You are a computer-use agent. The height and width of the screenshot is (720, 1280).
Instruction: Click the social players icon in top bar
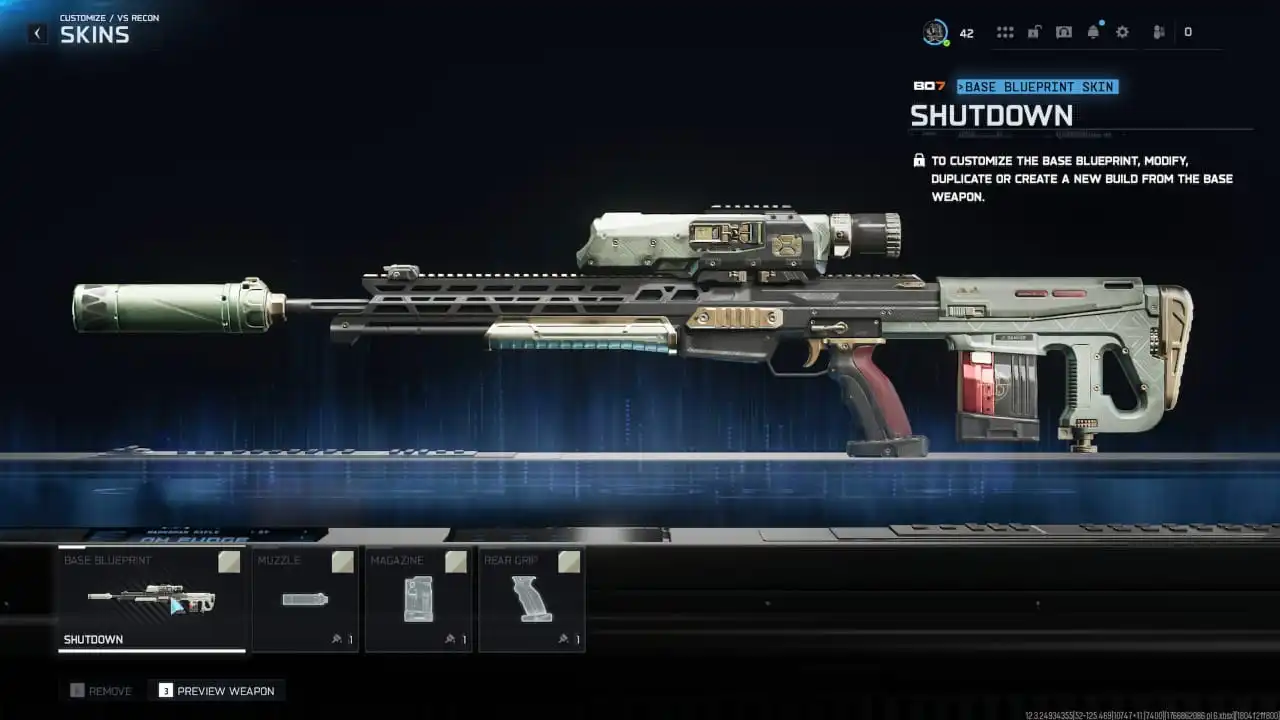1157,31
